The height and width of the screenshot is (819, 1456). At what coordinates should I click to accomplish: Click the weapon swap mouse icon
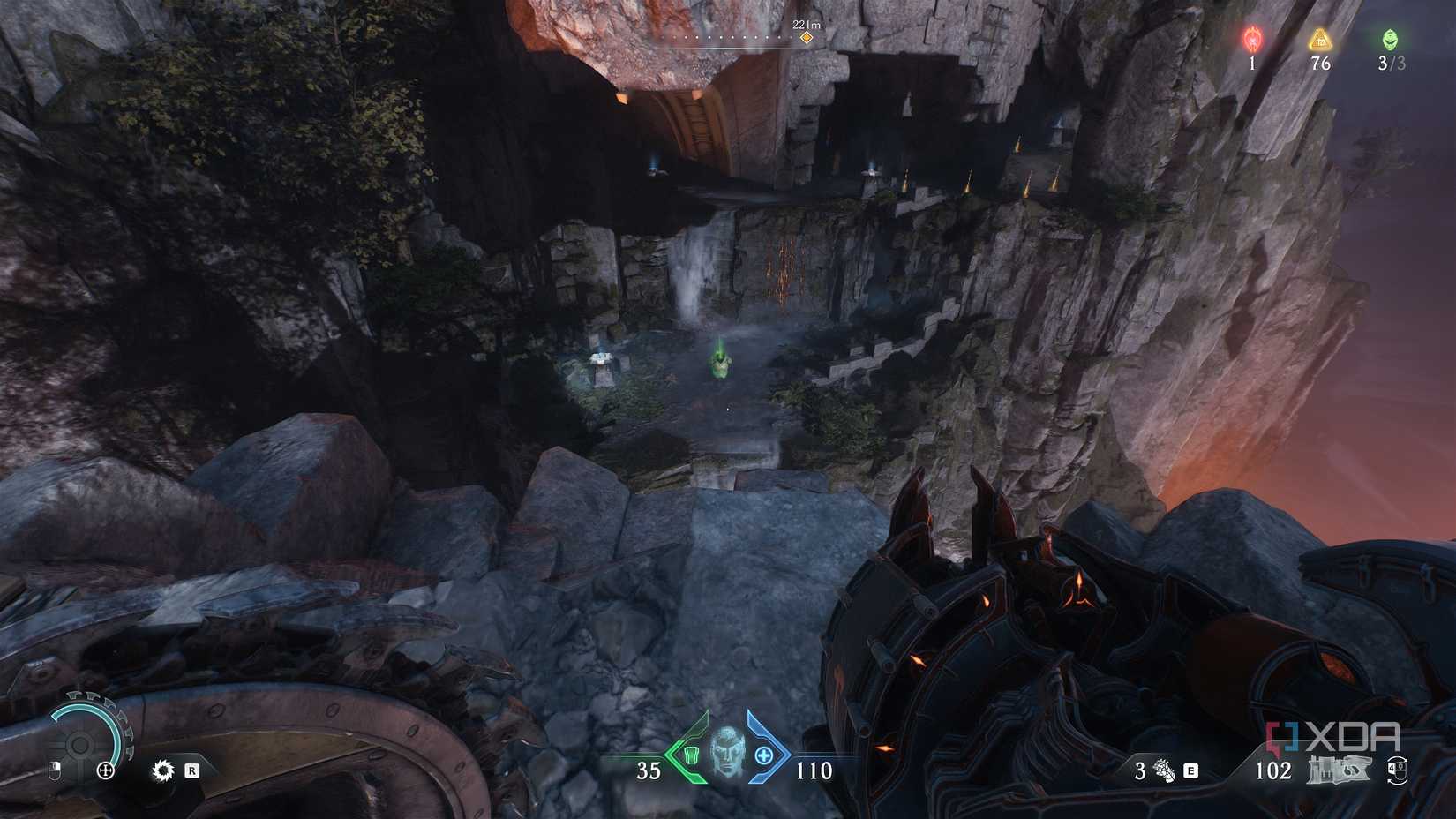click(1397, 771)
